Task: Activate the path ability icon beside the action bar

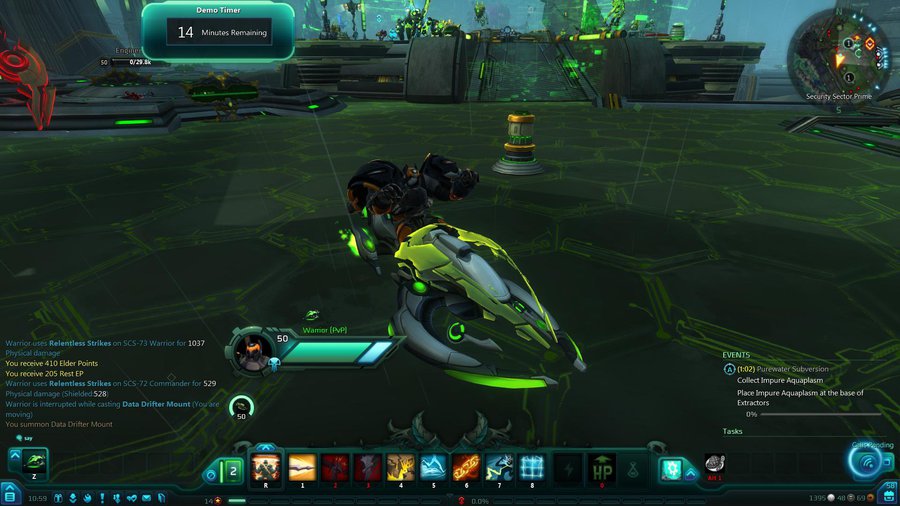Action: [670, 469]
